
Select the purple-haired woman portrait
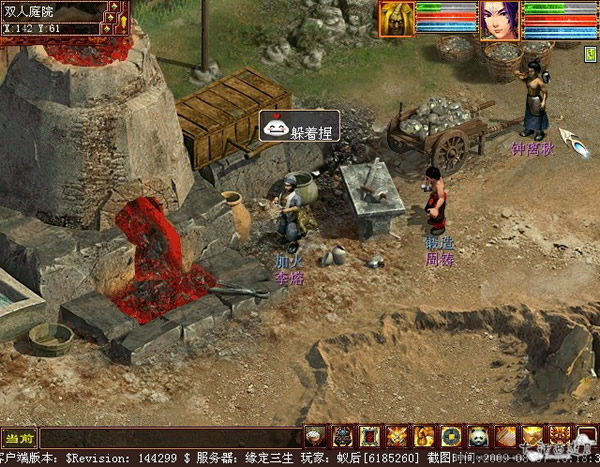(499, 20)
